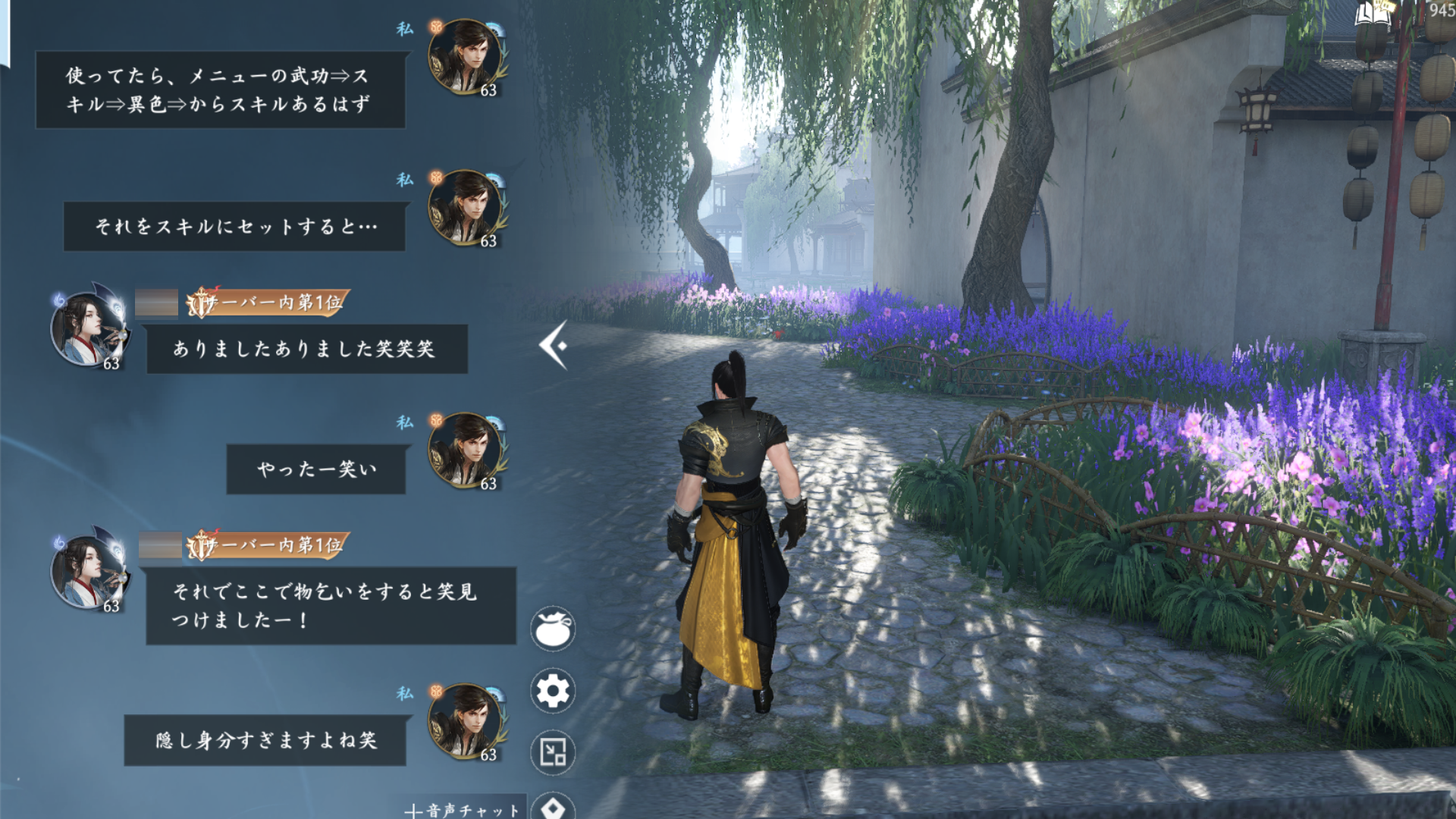
Task: Open chat settings gear icon
Action: coord(553,691)
